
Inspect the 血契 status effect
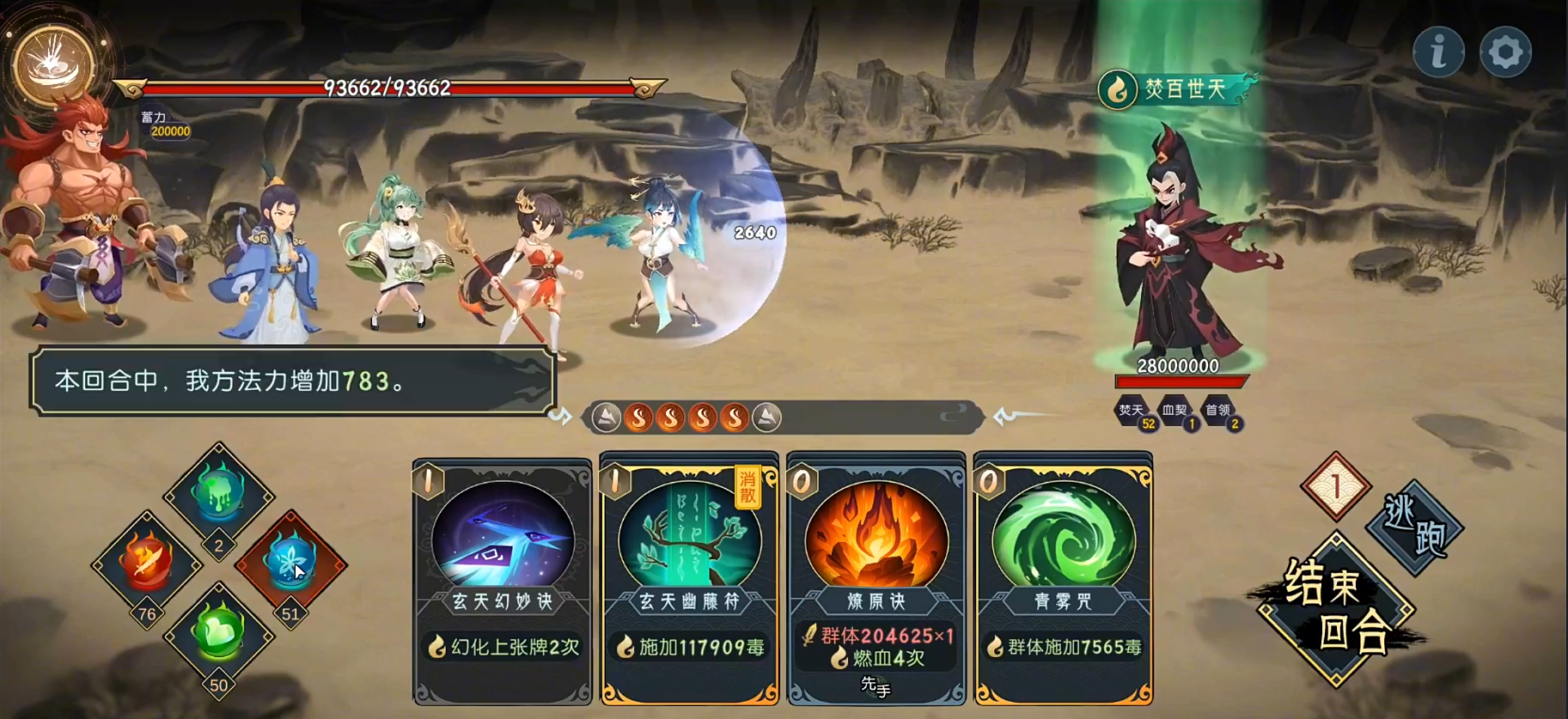(x=1174, y=411)
